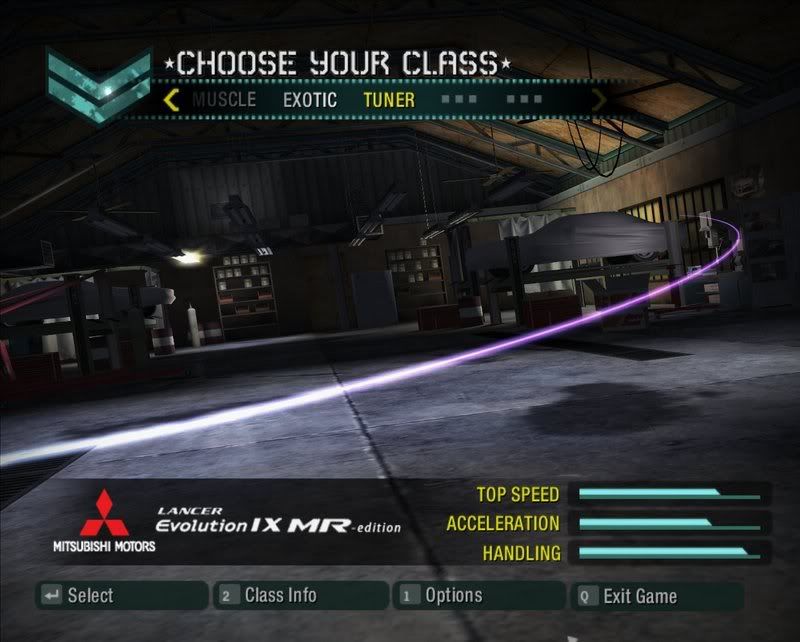Click the right arrow of the class selector
Screen dimensions: 800x642
click(x=599, y=100)
